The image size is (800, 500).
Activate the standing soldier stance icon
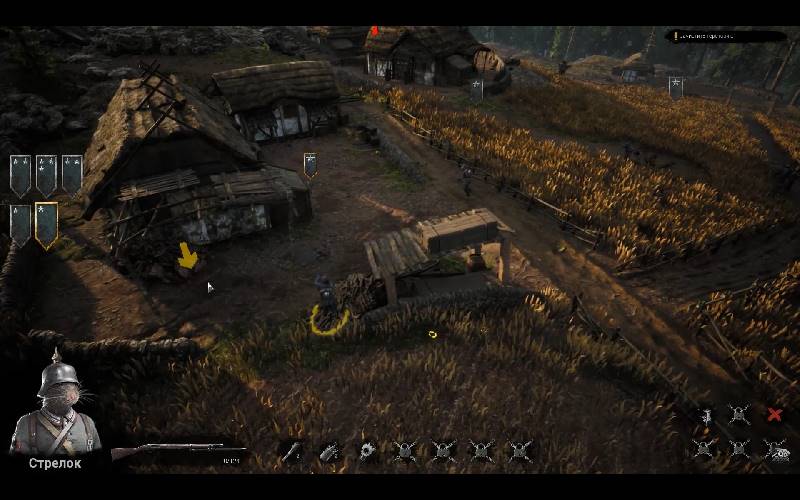click(x=706, y=415)
